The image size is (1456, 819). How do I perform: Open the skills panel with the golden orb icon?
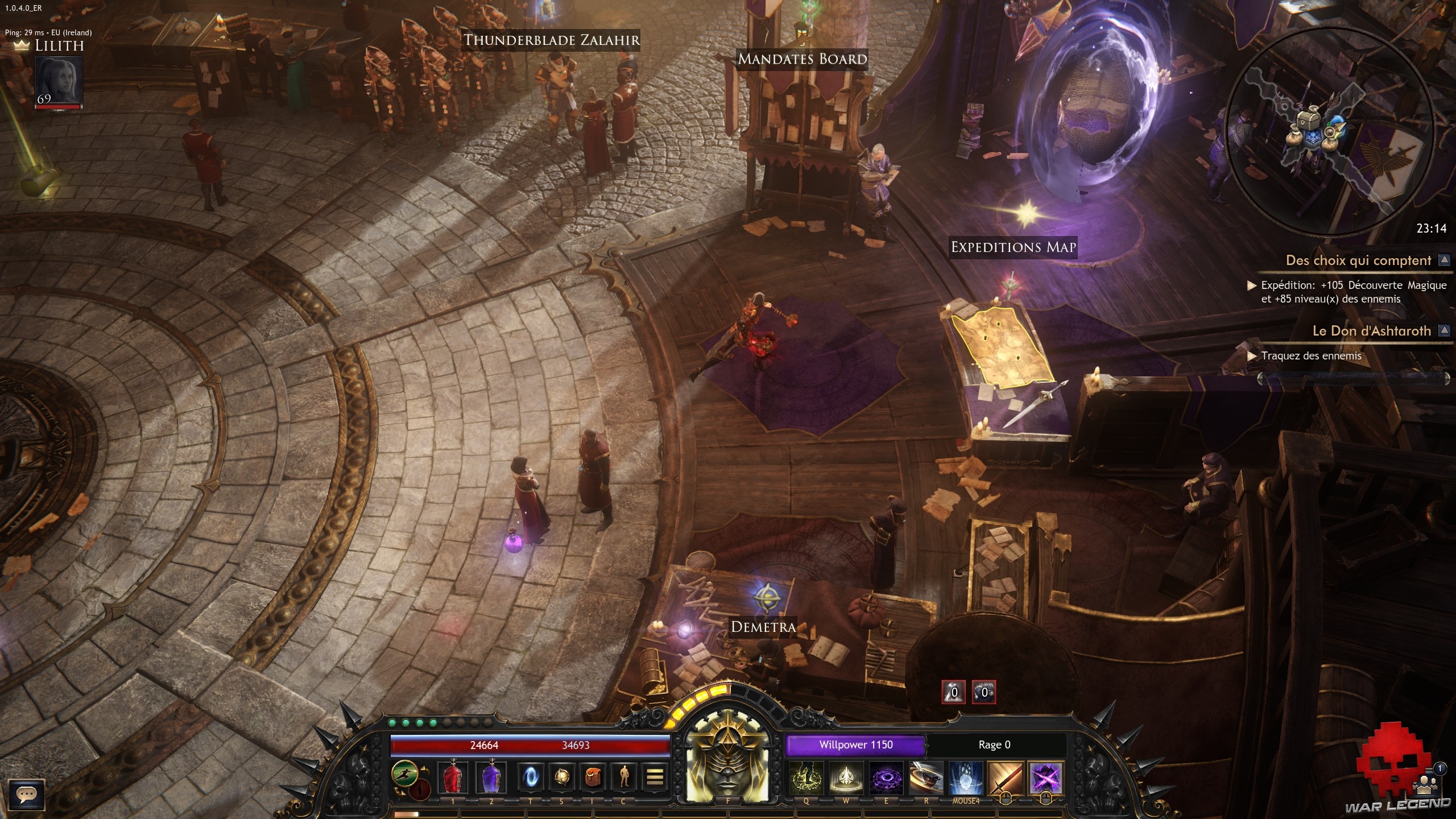point(562,777)
